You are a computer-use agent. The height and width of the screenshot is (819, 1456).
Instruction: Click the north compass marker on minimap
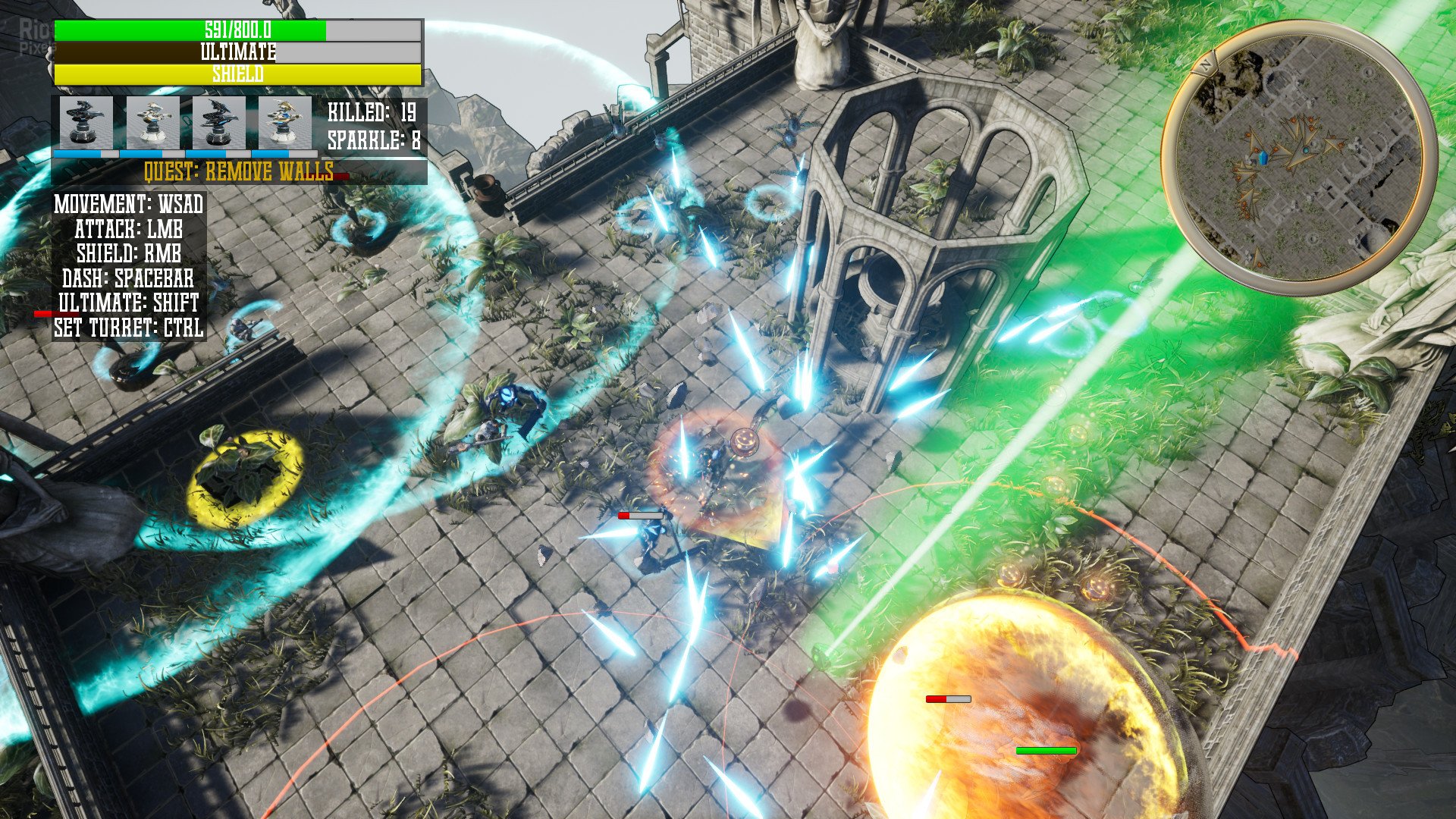(x=1203, y=64)
